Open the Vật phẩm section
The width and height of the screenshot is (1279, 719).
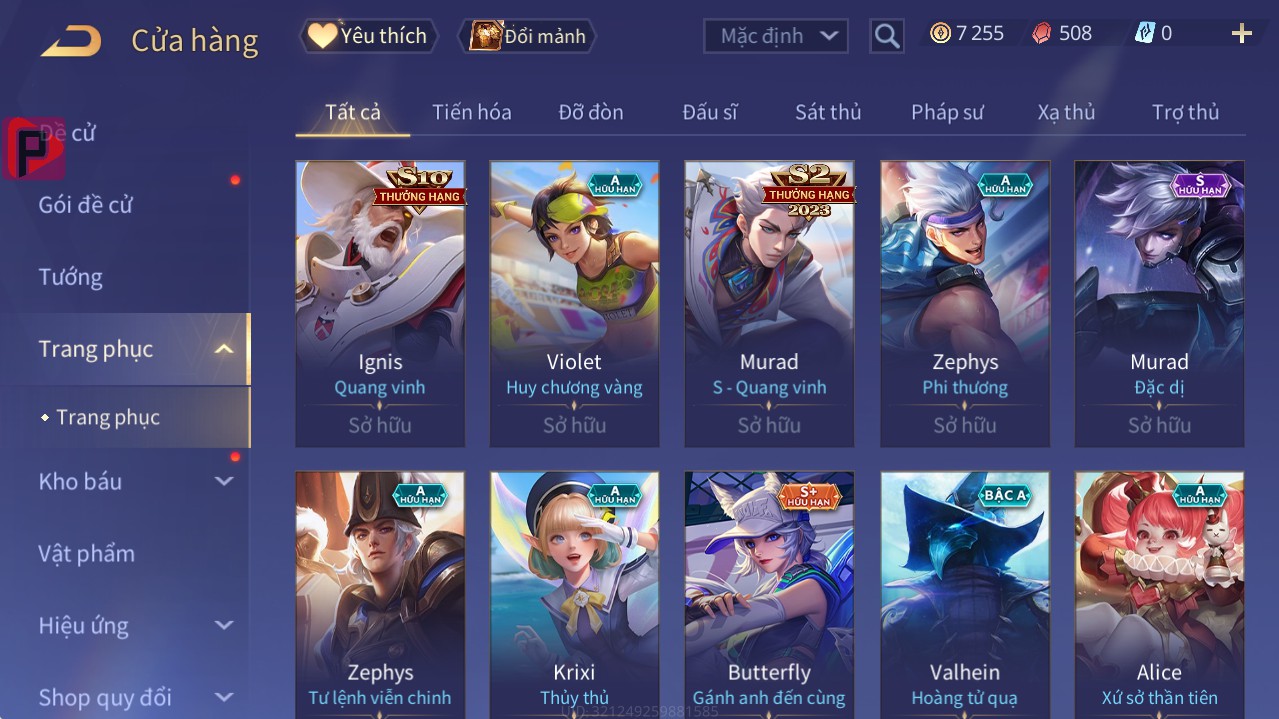(86, 553)
